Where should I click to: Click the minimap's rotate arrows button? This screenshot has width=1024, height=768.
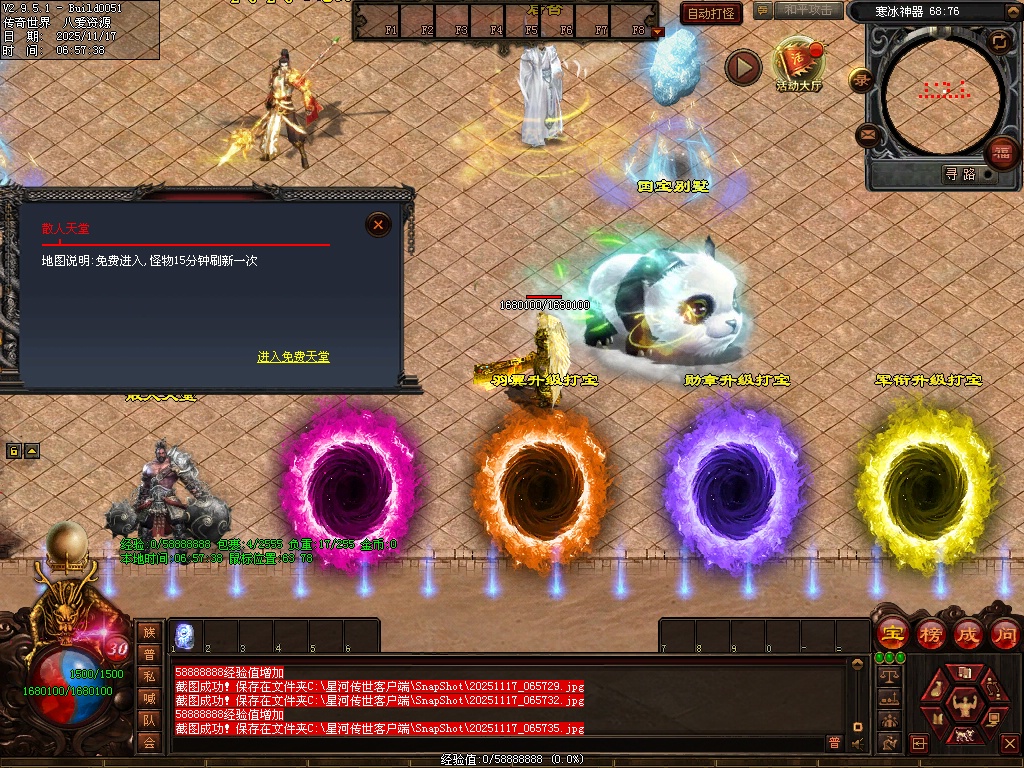[998, 42]
